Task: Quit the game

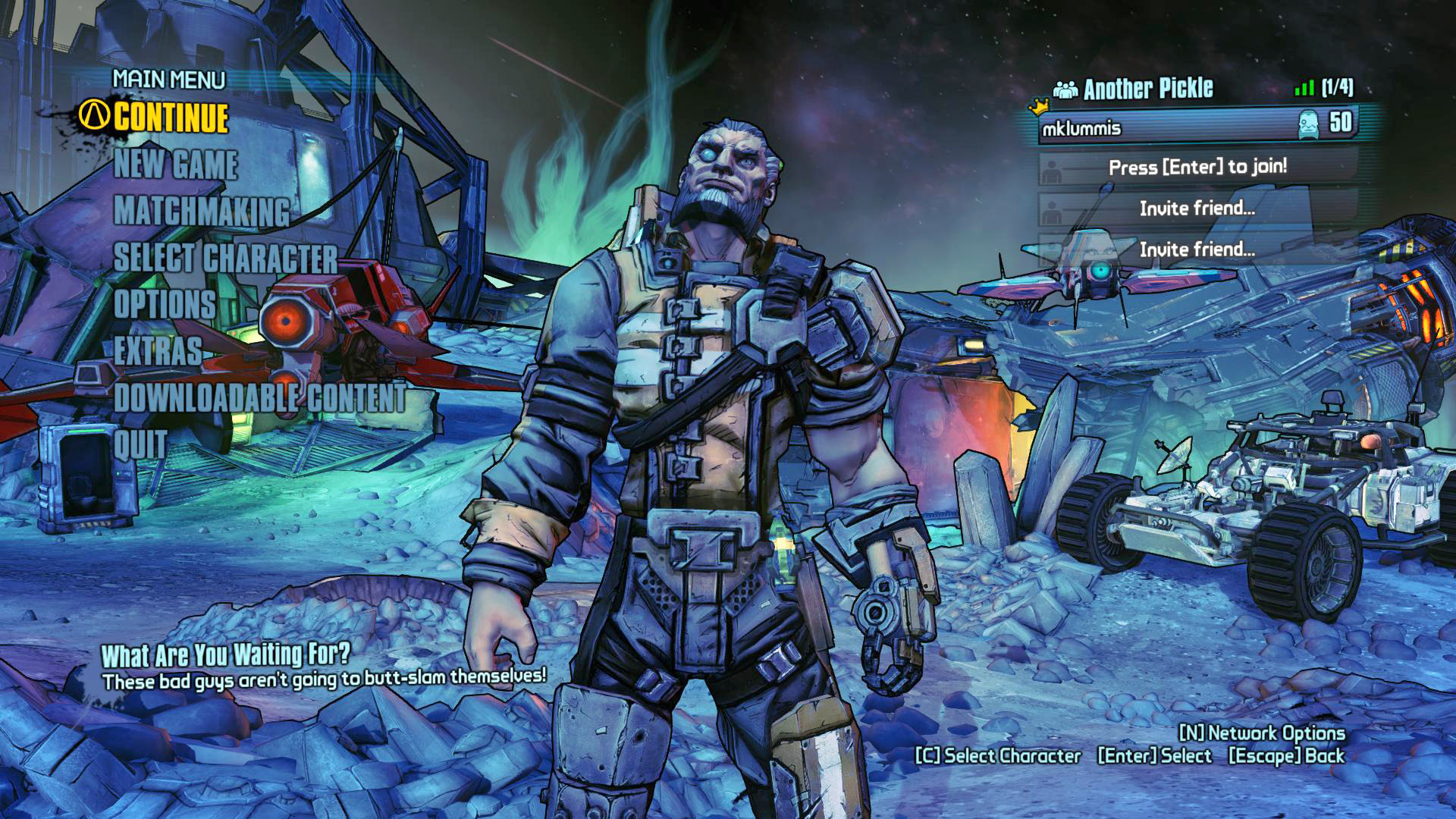Action: point(140,444)
